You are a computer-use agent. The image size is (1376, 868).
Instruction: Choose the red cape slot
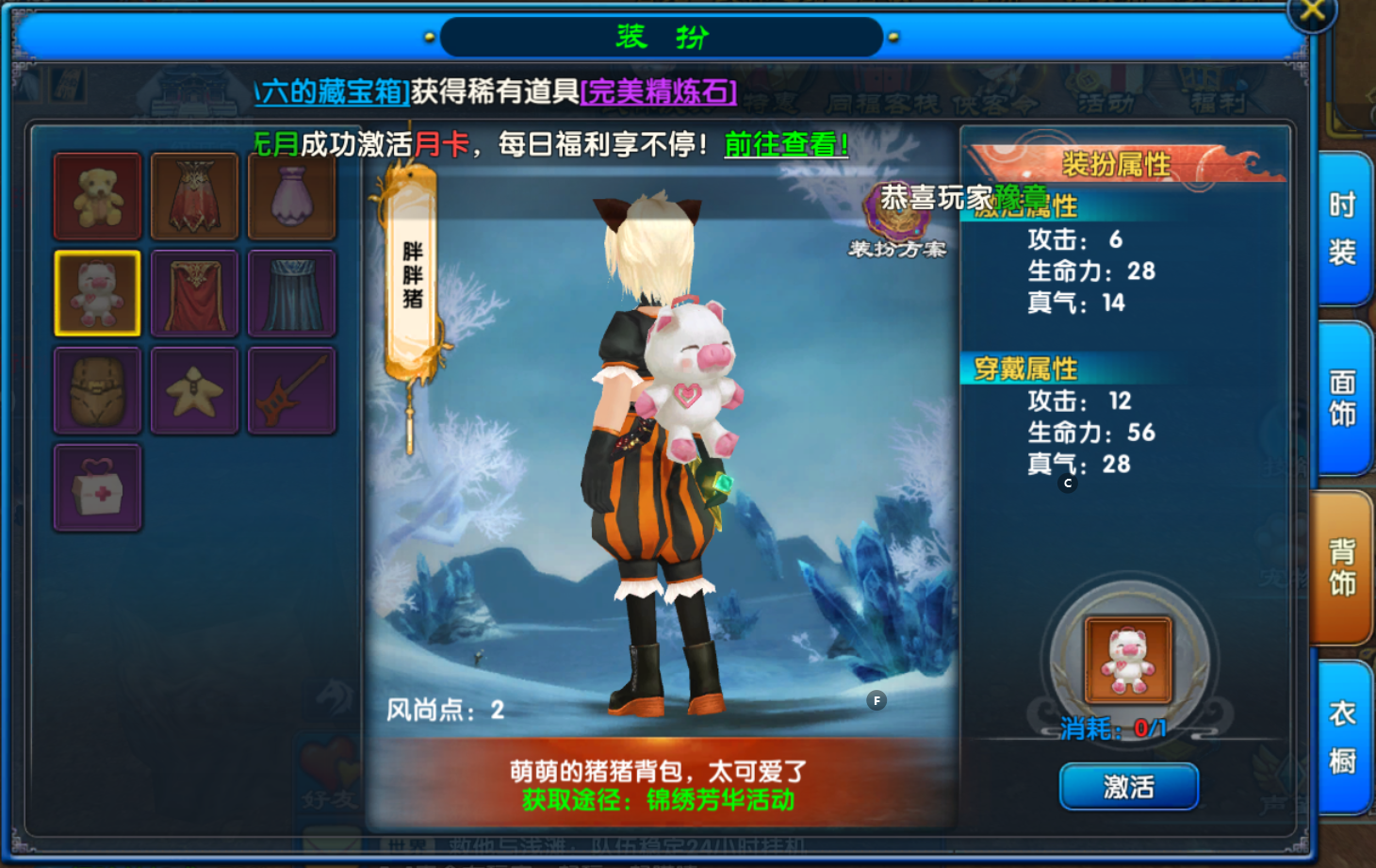pyautogui.click(x=194, y=293)
